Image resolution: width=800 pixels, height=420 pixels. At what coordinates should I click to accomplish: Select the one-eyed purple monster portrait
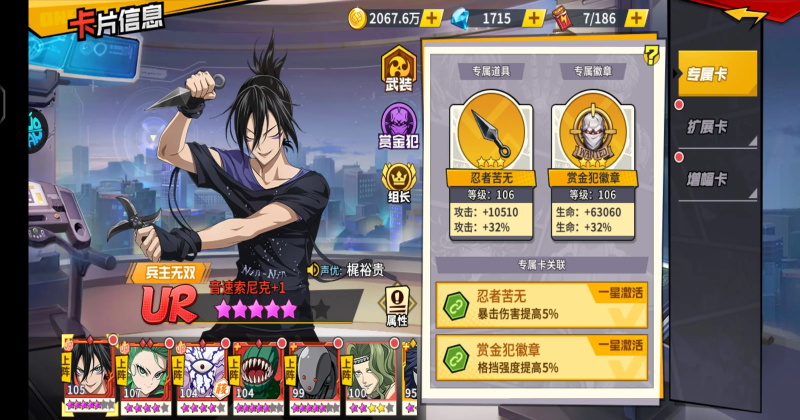tap(201, 375)
